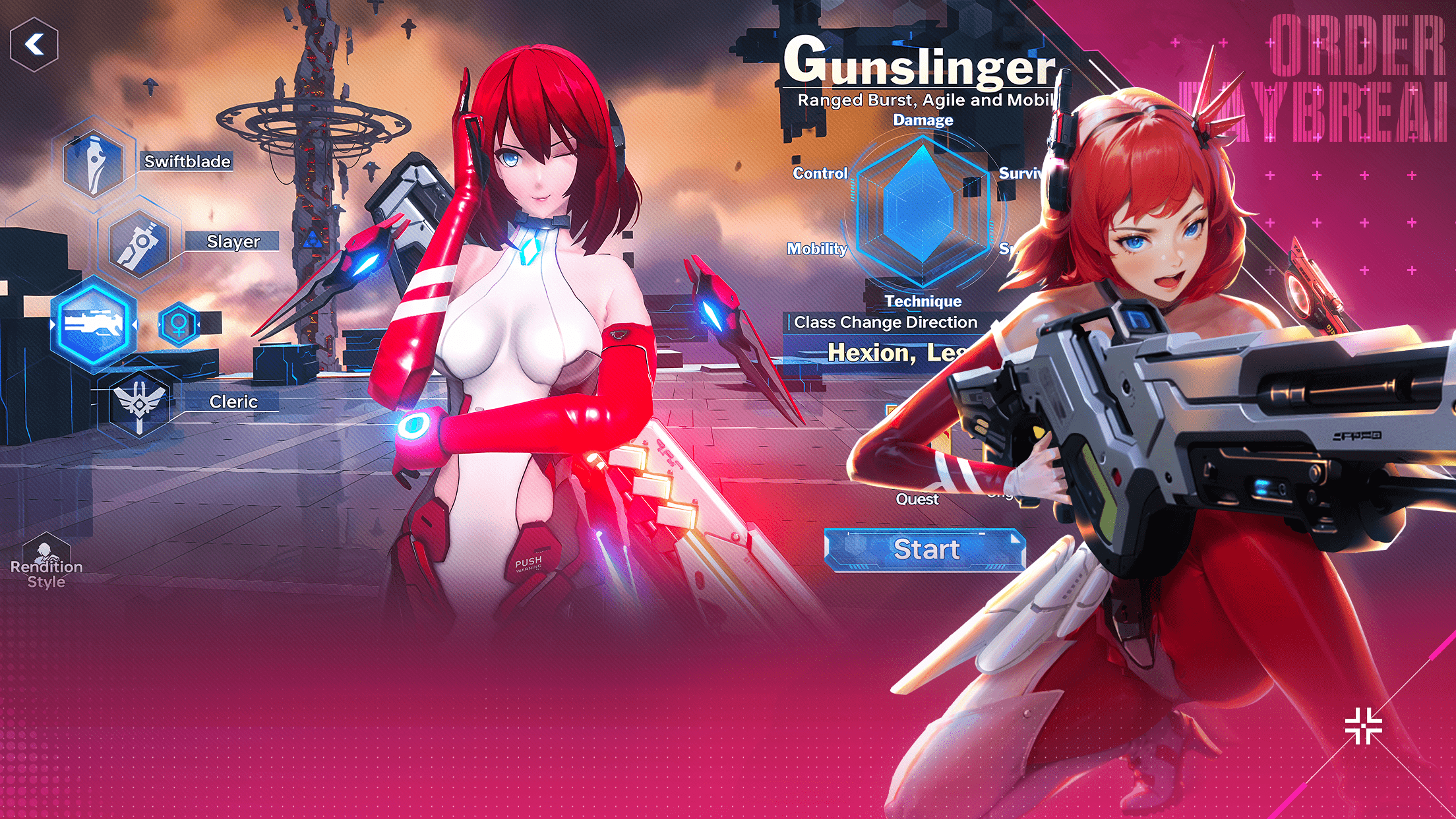Click the blue Start button
Image resolution: width=1456 pixels, height=819 pixels.
[925, 549]
